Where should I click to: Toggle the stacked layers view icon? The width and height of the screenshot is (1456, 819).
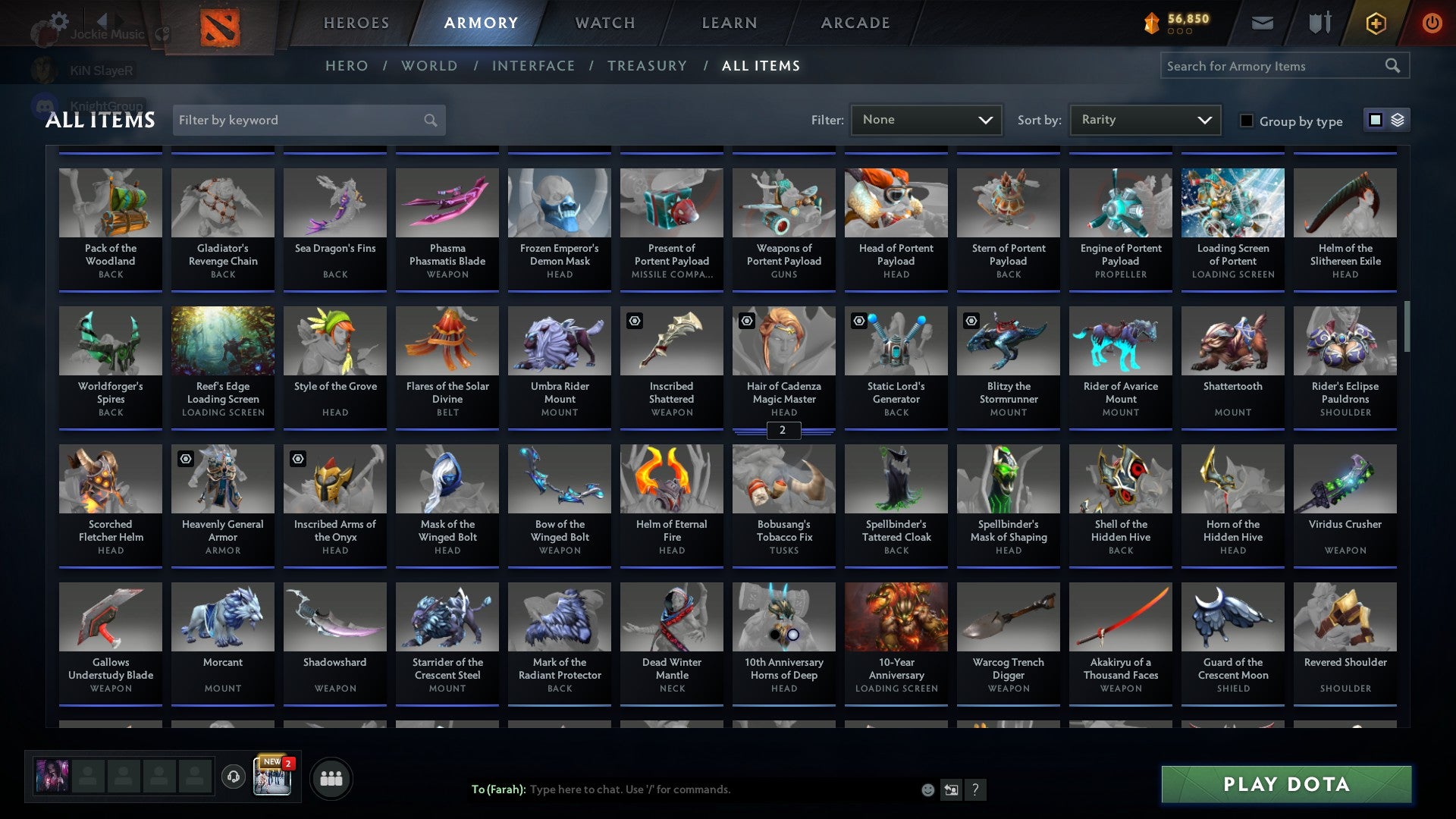[x=1398, y=120]
